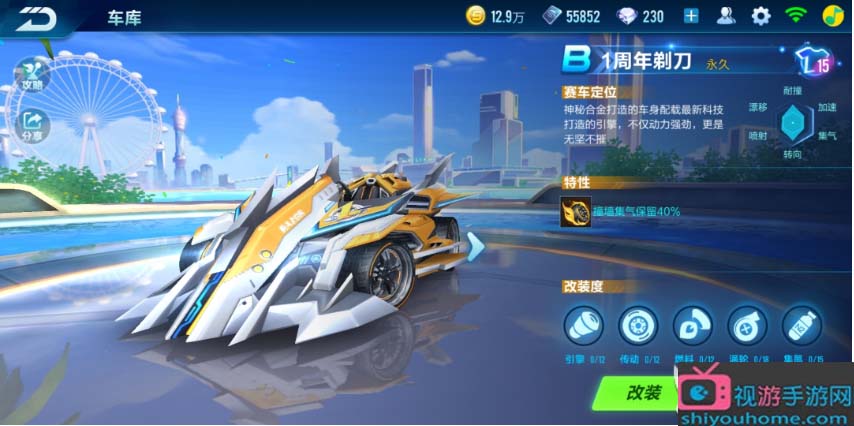Image resolution: width=854 pixels, height=426 pixels.
Task: Show the next car with the right arrow
Action: (476, 246)
